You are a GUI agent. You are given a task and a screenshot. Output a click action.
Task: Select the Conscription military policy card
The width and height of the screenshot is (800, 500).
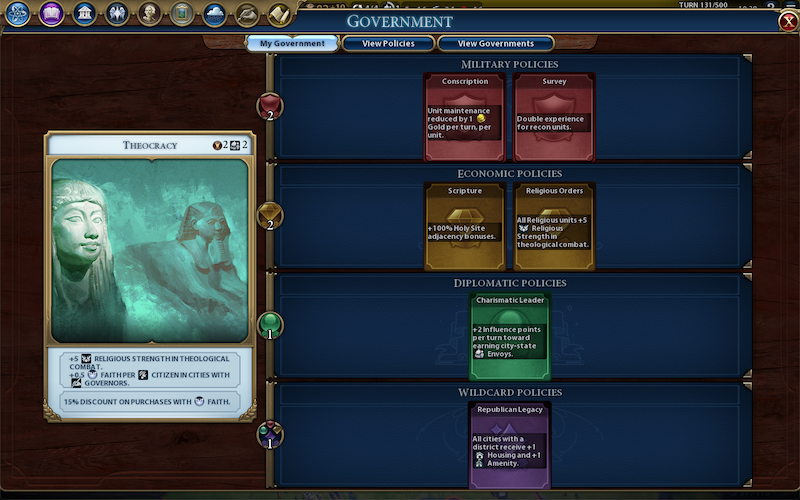coord(465,116)
